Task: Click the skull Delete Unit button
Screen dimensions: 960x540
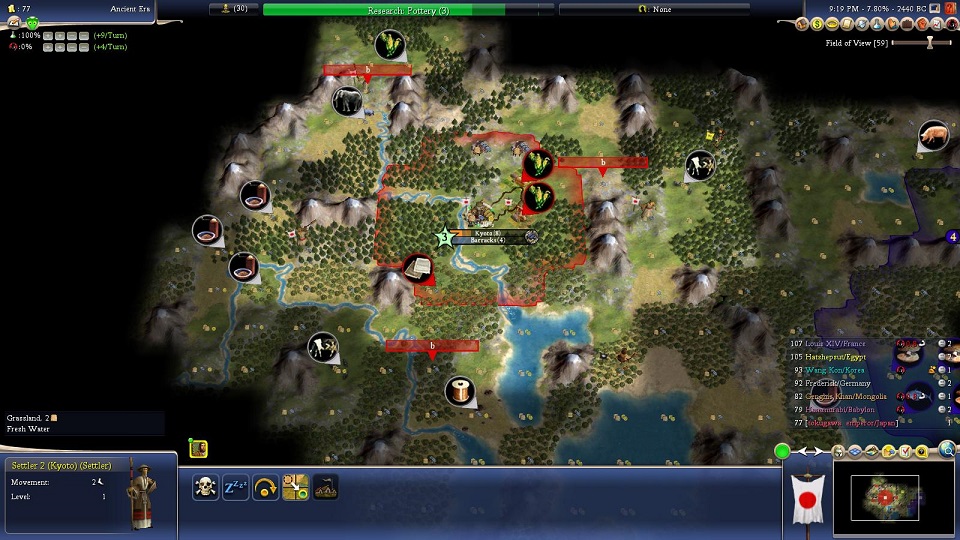Action: pyautogui.click(x=206, y=487)
